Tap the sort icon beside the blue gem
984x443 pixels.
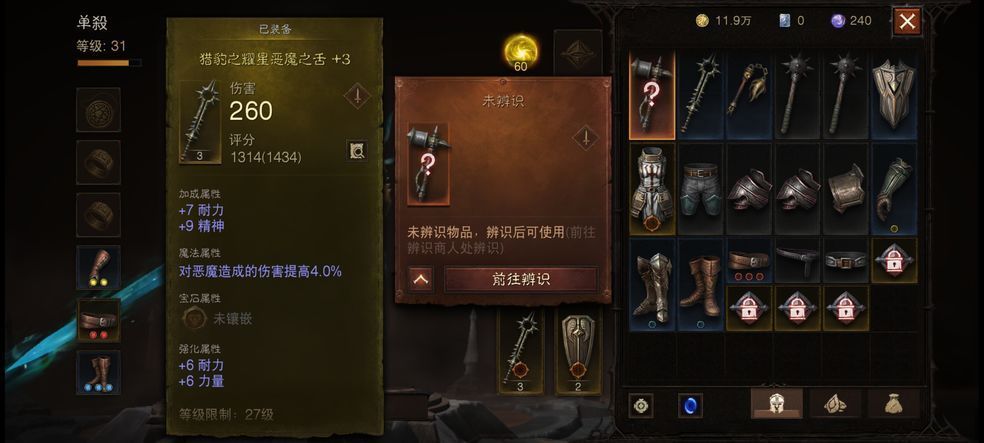(x=641, y=405)
